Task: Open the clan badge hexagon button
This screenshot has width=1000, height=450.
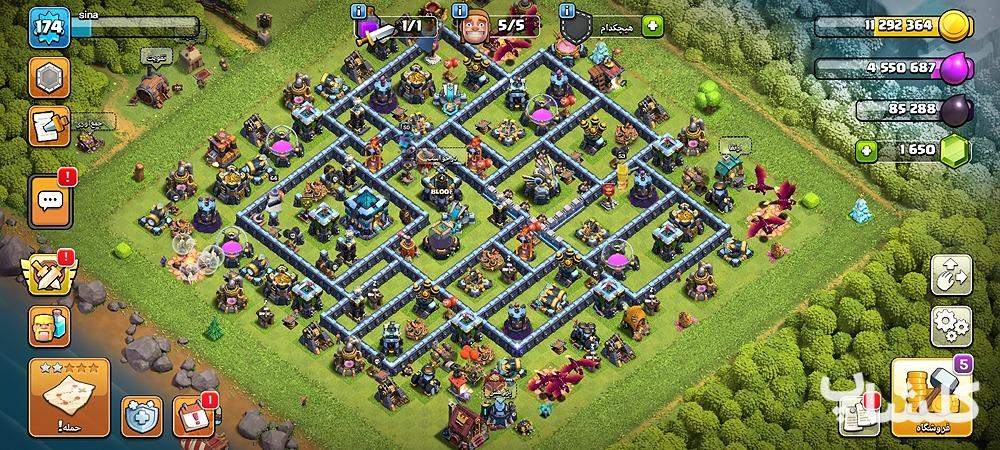Action: [x=48, y=78]
